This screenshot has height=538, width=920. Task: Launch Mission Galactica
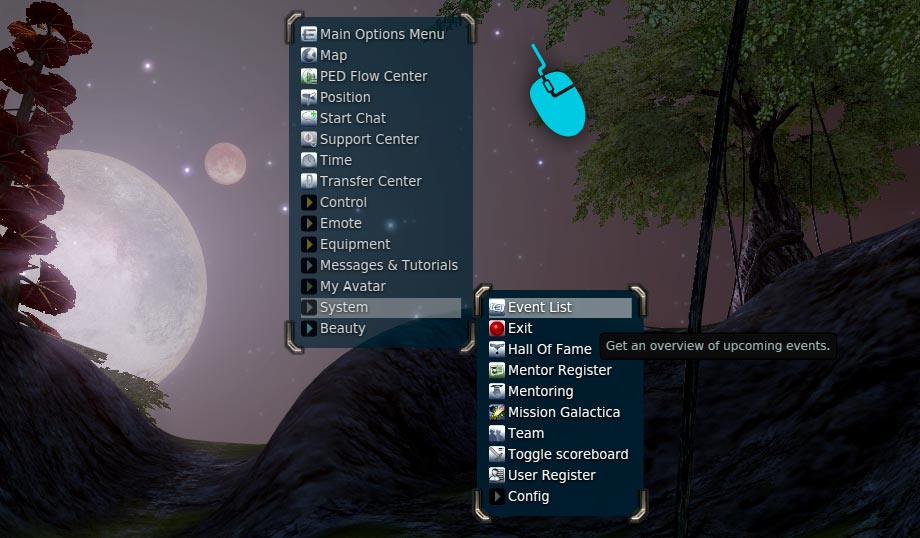(563, 412)
